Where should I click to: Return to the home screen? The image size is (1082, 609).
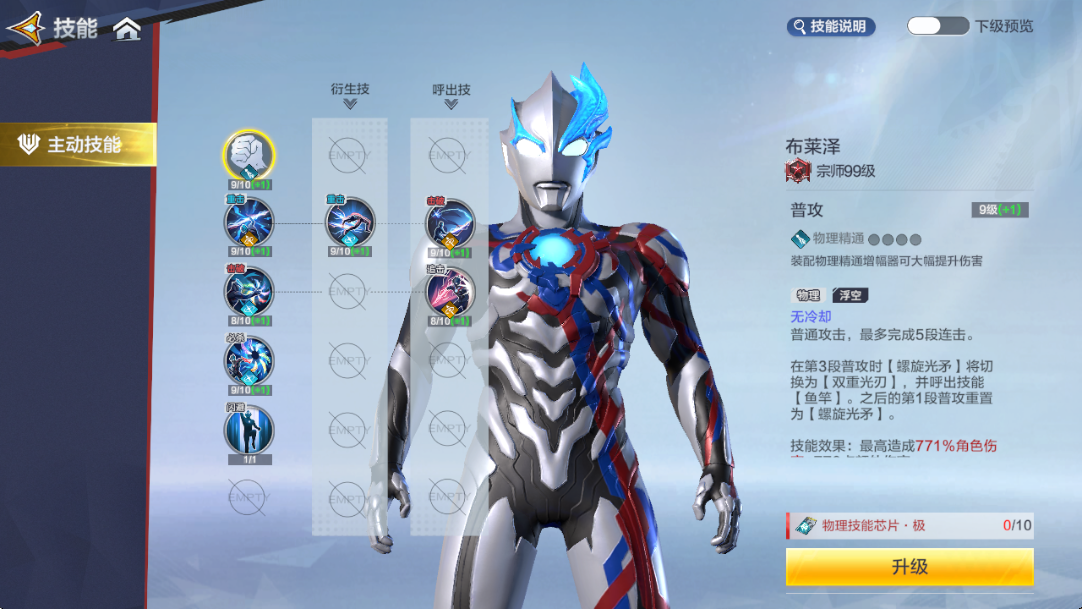point(127,29)
